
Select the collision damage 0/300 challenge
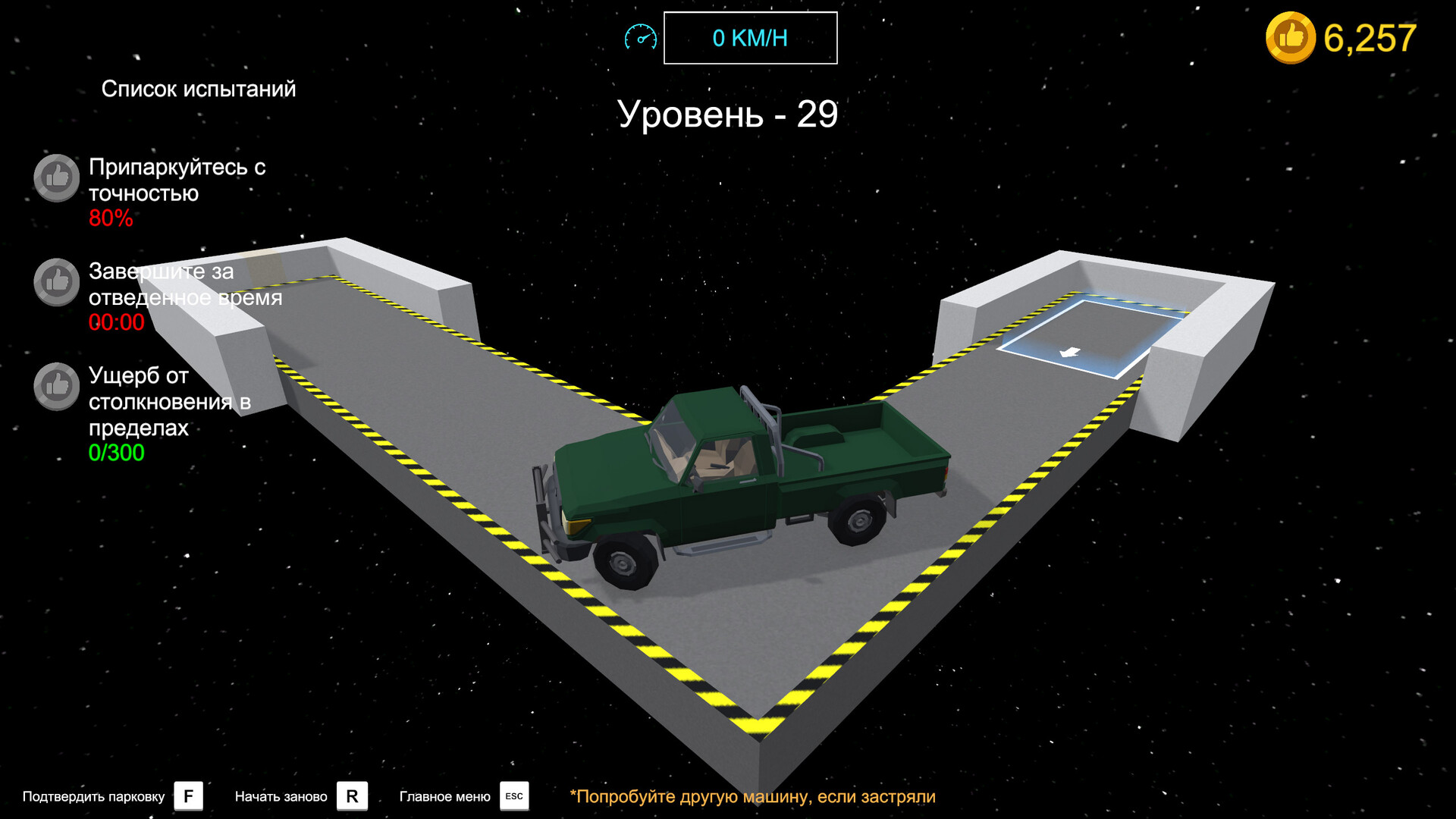[x=168, y=413]
